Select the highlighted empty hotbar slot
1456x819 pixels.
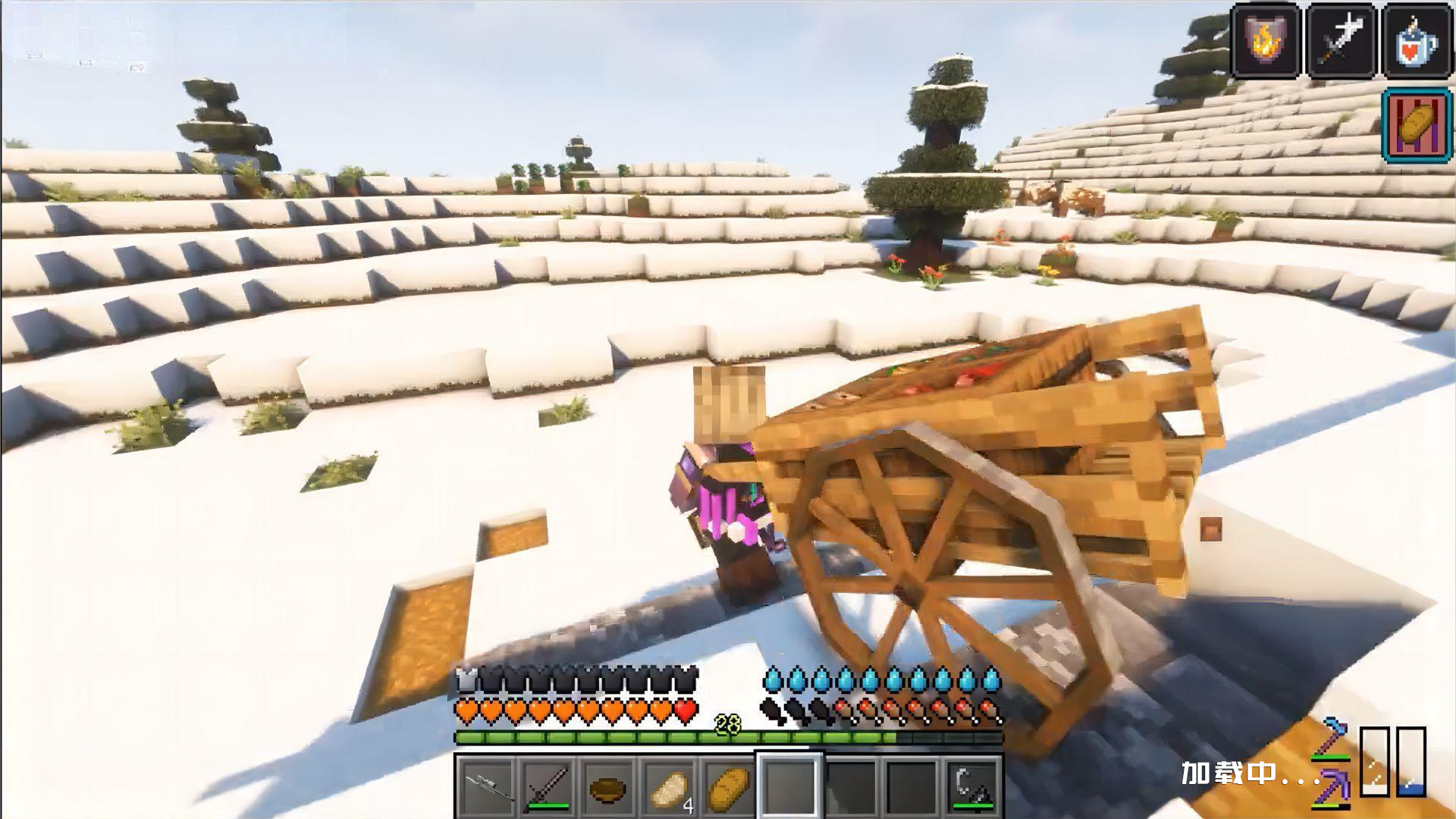click(x=789, y=784)
